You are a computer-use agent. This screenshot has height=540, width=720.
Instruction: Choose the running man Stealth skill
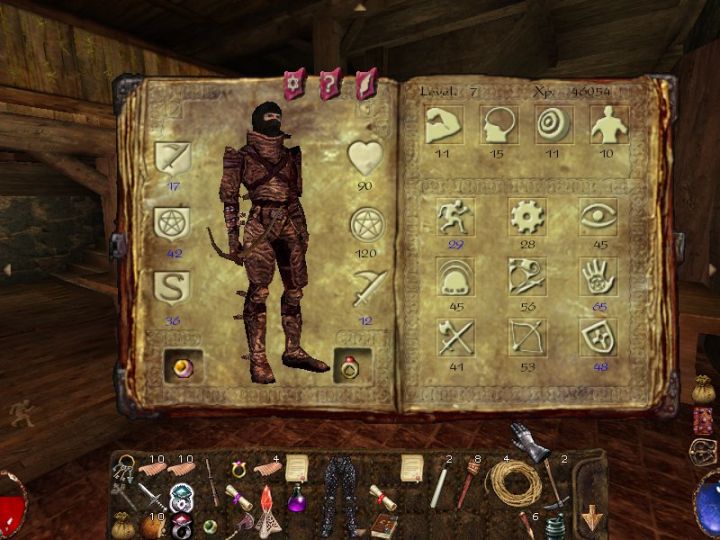(455, 217)
